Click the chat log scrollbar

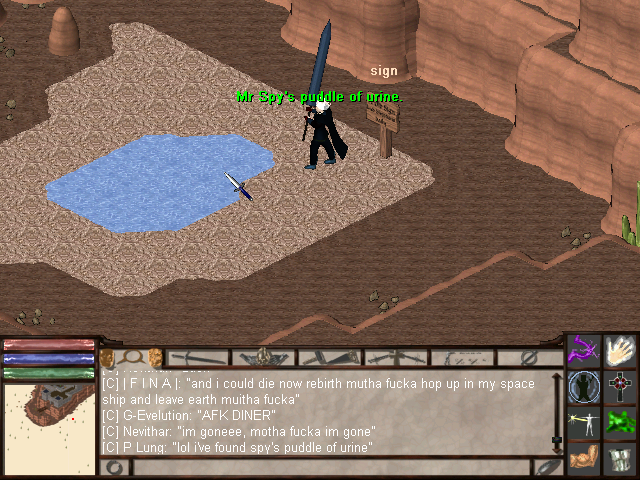tap(557, 412)
